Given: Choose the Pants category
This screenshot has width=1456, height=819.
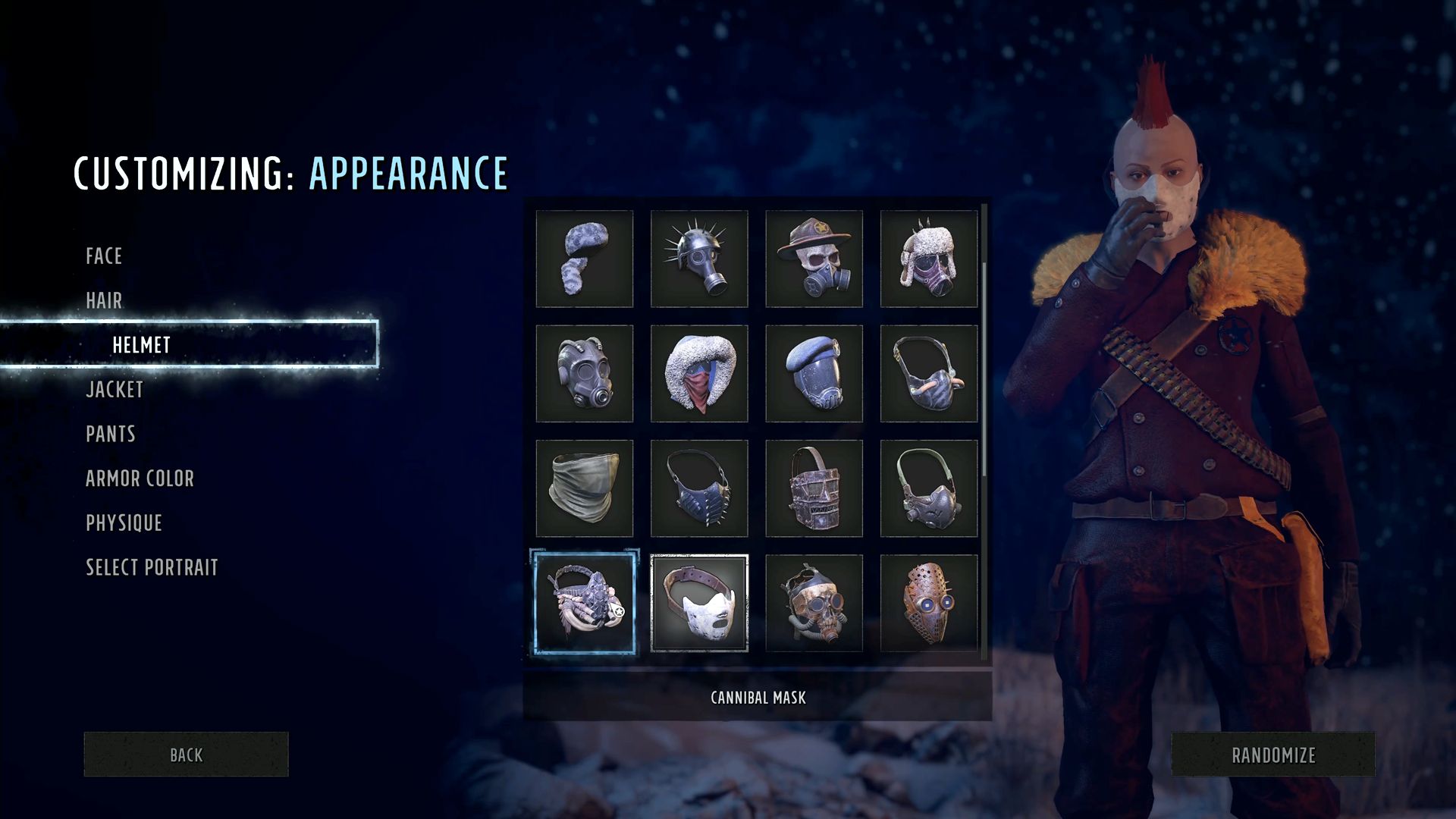Looking at the screenshot, I should click(111, 435).
